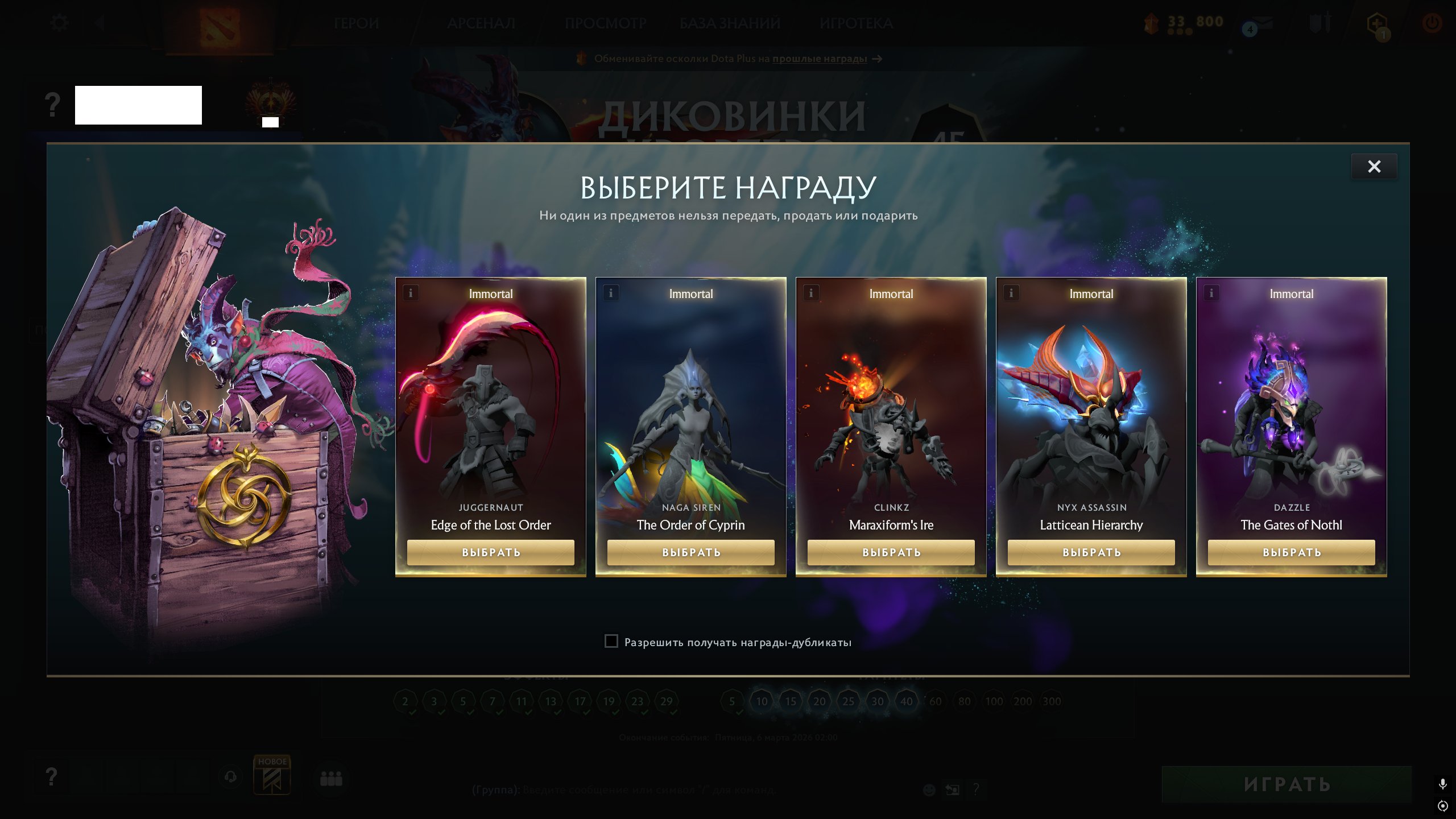Open info on the Clinkz Immortal card
The height and width of the screenshot is (819, 1456).
[811, 293]
